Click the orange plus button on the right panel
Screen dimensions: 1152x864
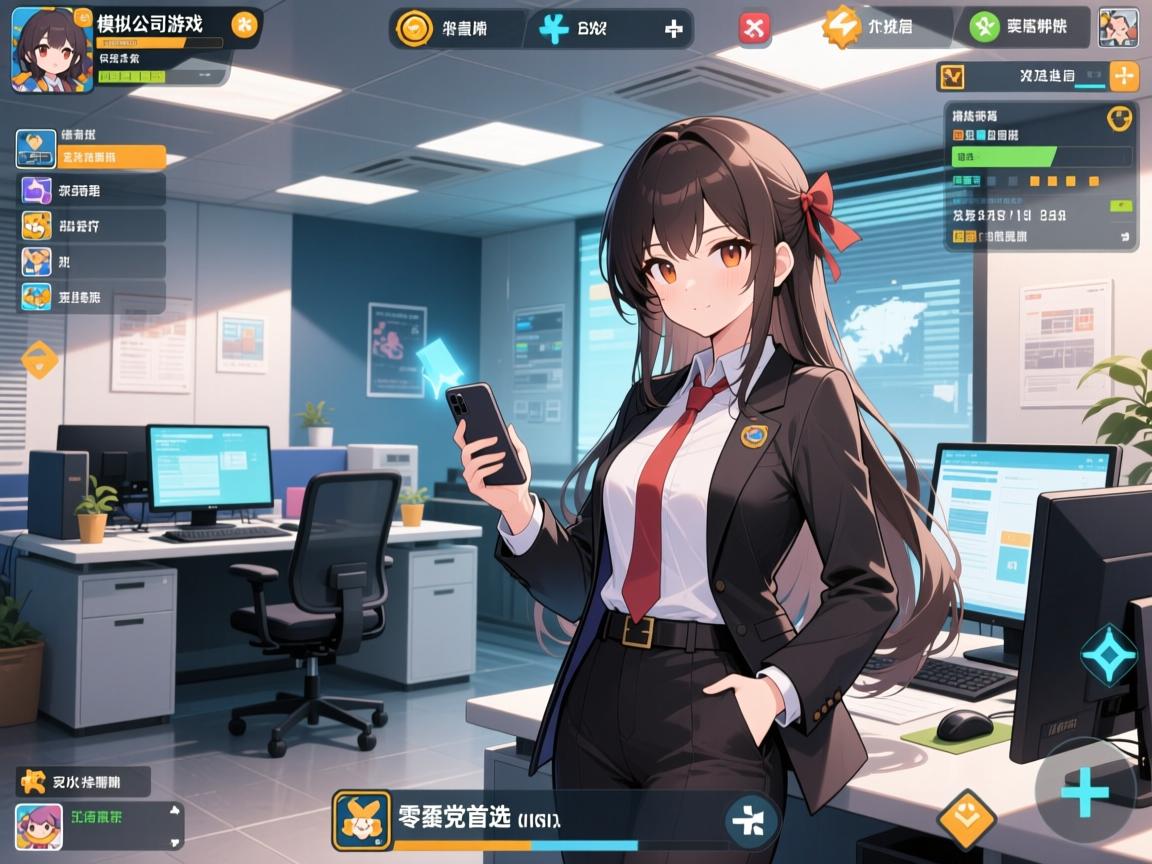coord(1125,76)
